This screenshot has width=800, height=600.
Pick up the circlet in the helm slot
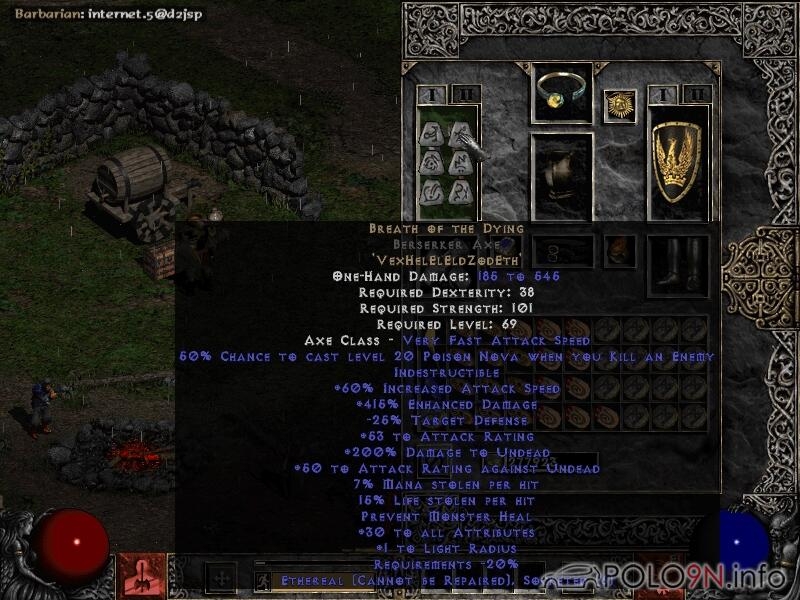coord(561,93)
